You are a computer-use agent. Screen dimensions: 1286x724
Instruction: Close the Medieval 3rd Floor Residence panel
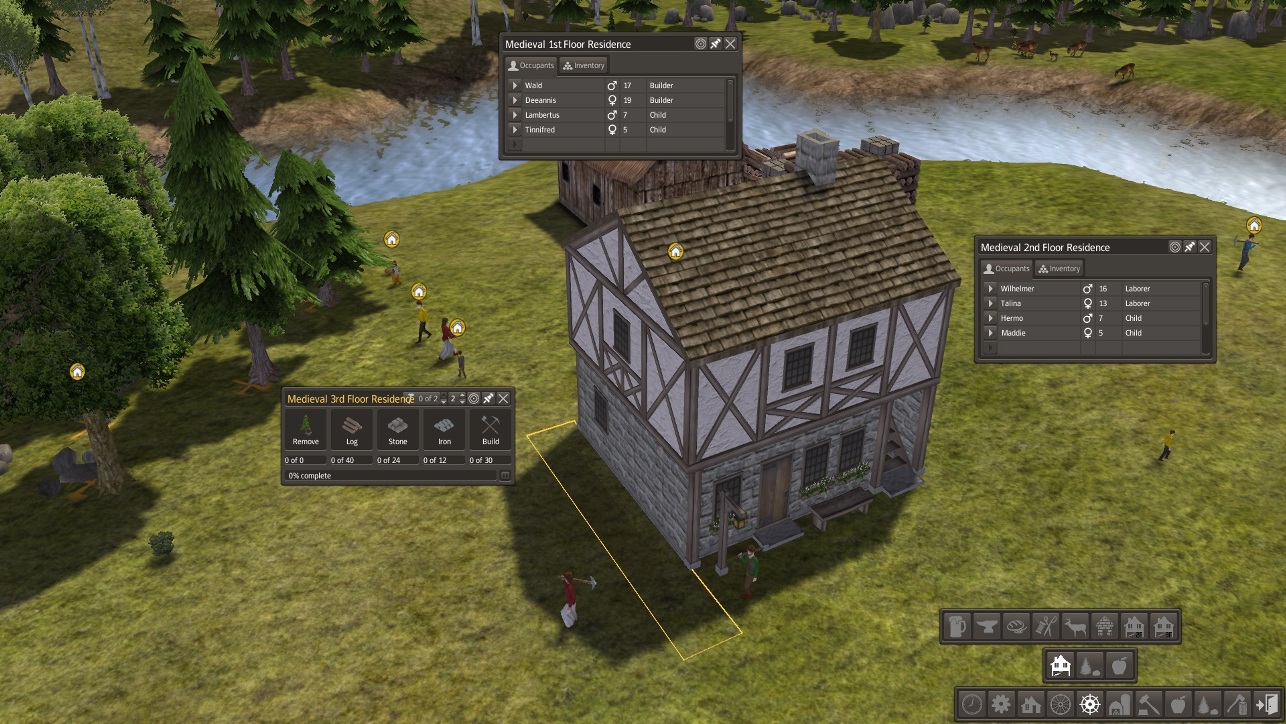point(503,398)
